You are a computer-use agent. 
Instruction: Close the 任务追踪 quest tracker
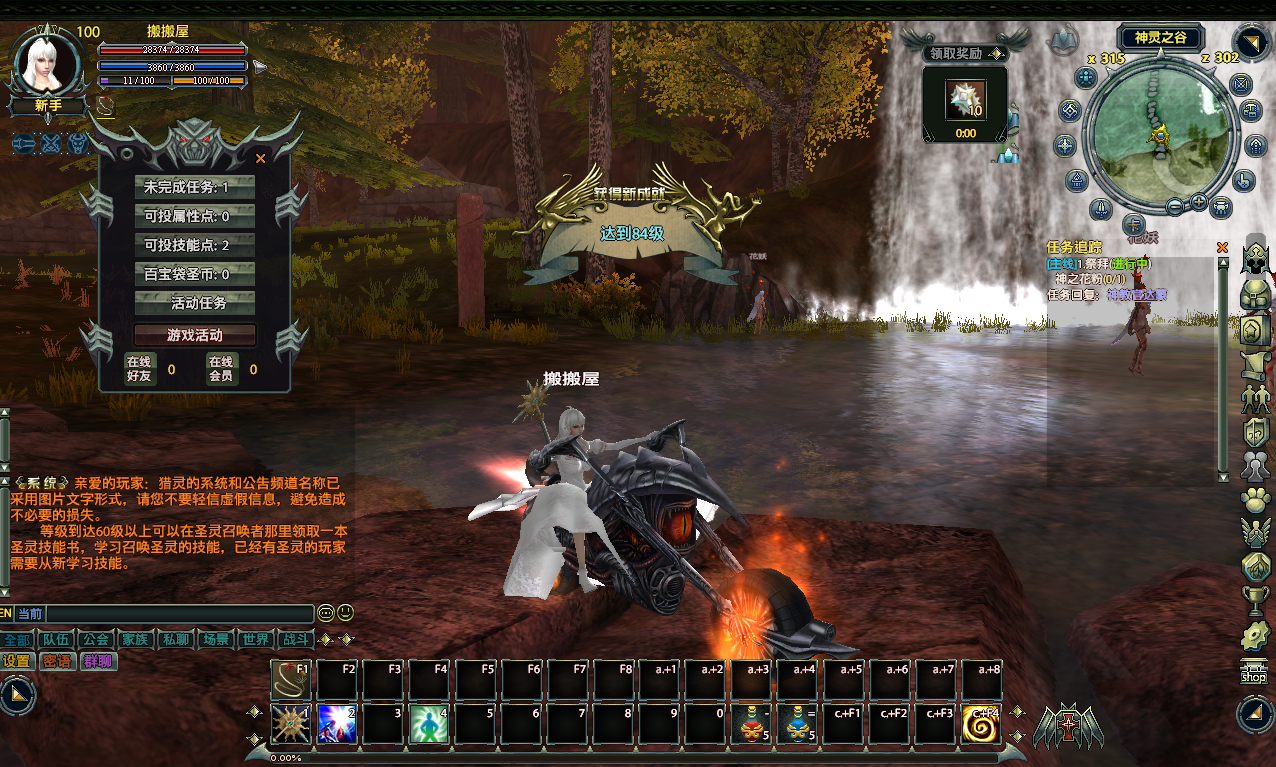click(x=1222, y=247)
